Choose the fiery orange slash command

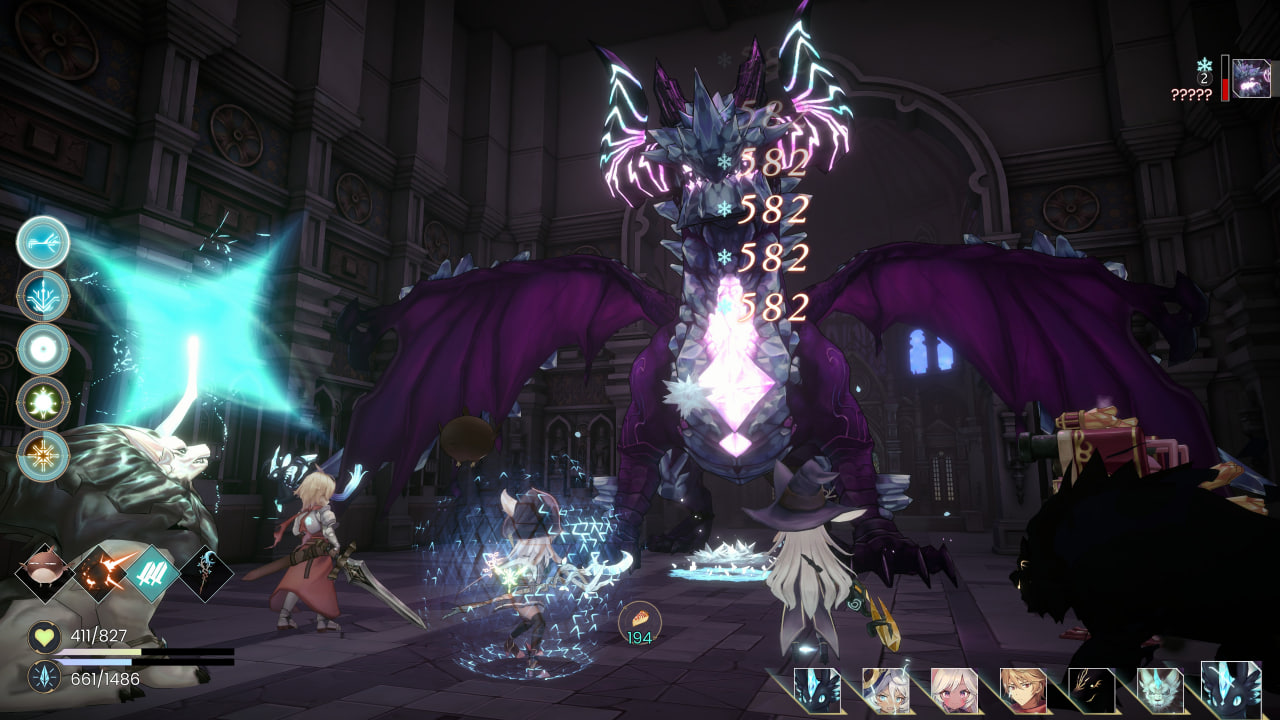point(100,573)
